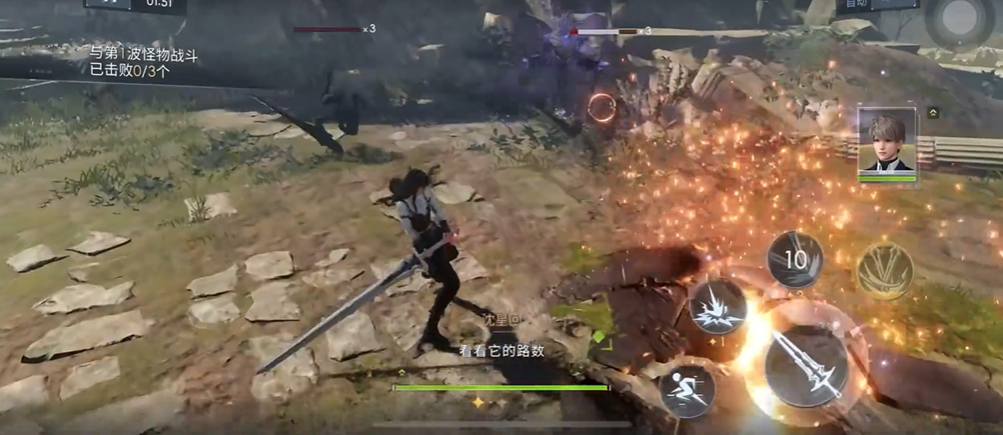
Task: Use the burst impact skill icon
Action: tap(717, 304)
